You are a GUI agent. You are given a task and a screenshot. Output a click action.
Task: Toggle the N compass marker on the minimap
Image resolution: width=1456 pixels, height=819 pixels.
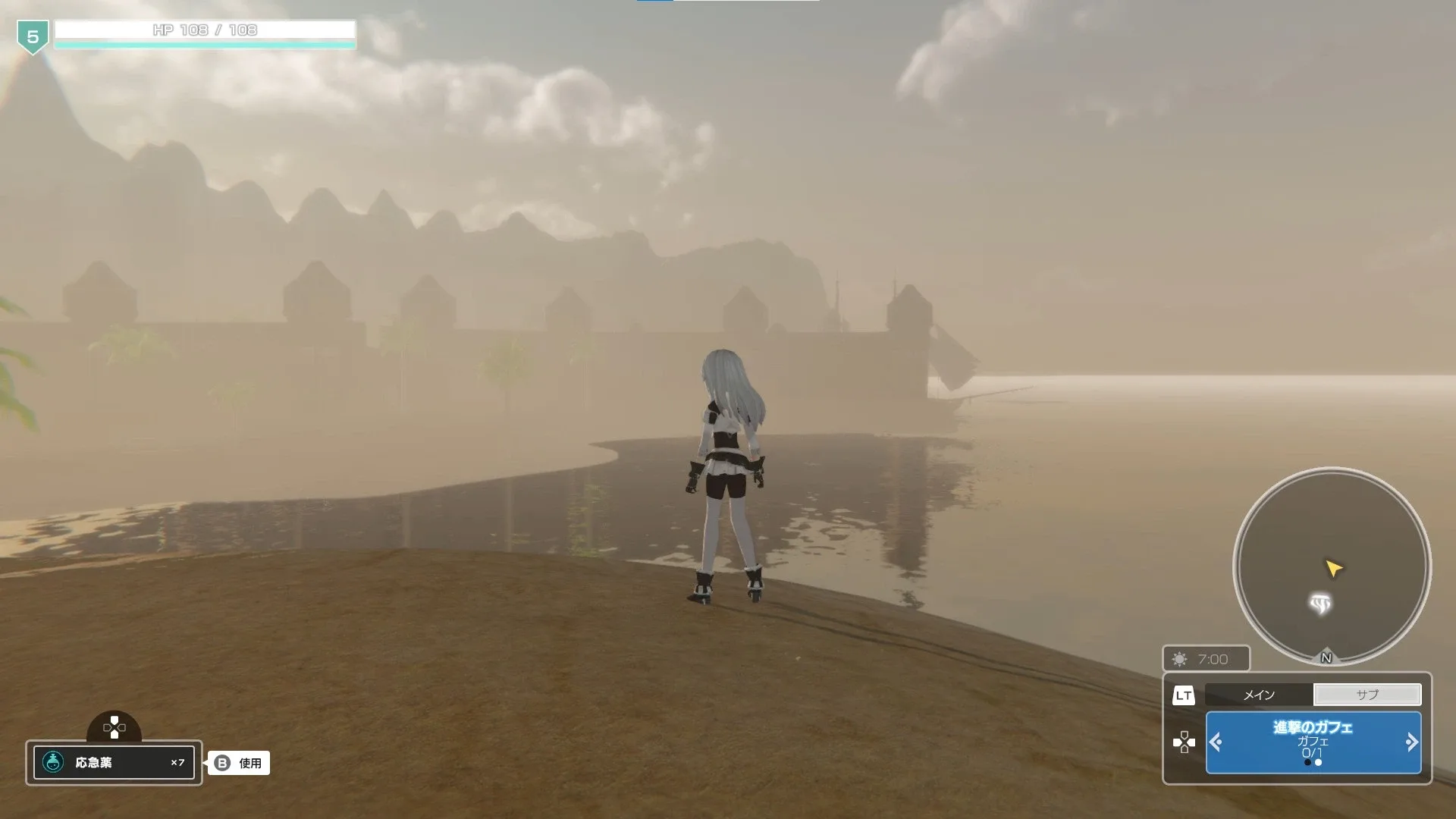coord(1326,657)
